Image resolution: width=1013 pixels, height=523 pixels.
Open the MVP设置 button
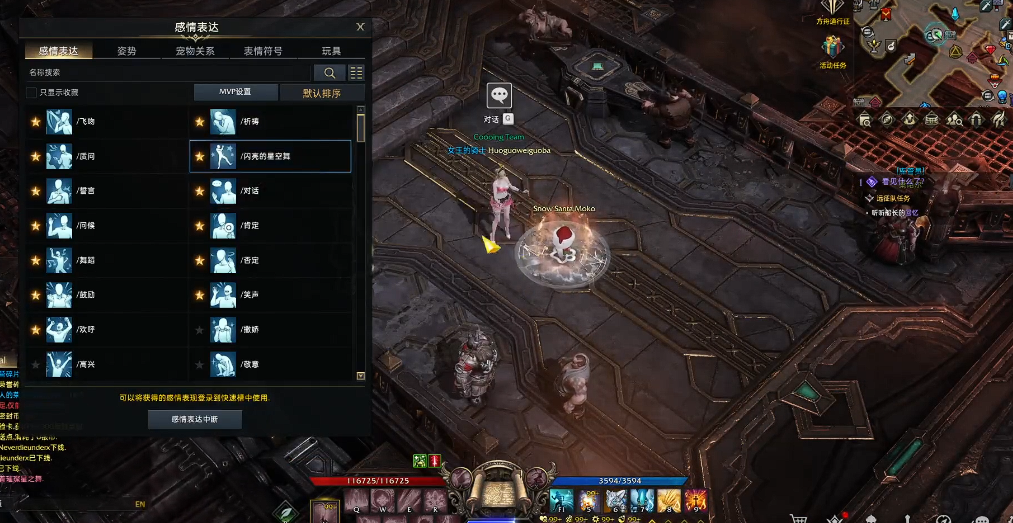[x=235, y=92]
